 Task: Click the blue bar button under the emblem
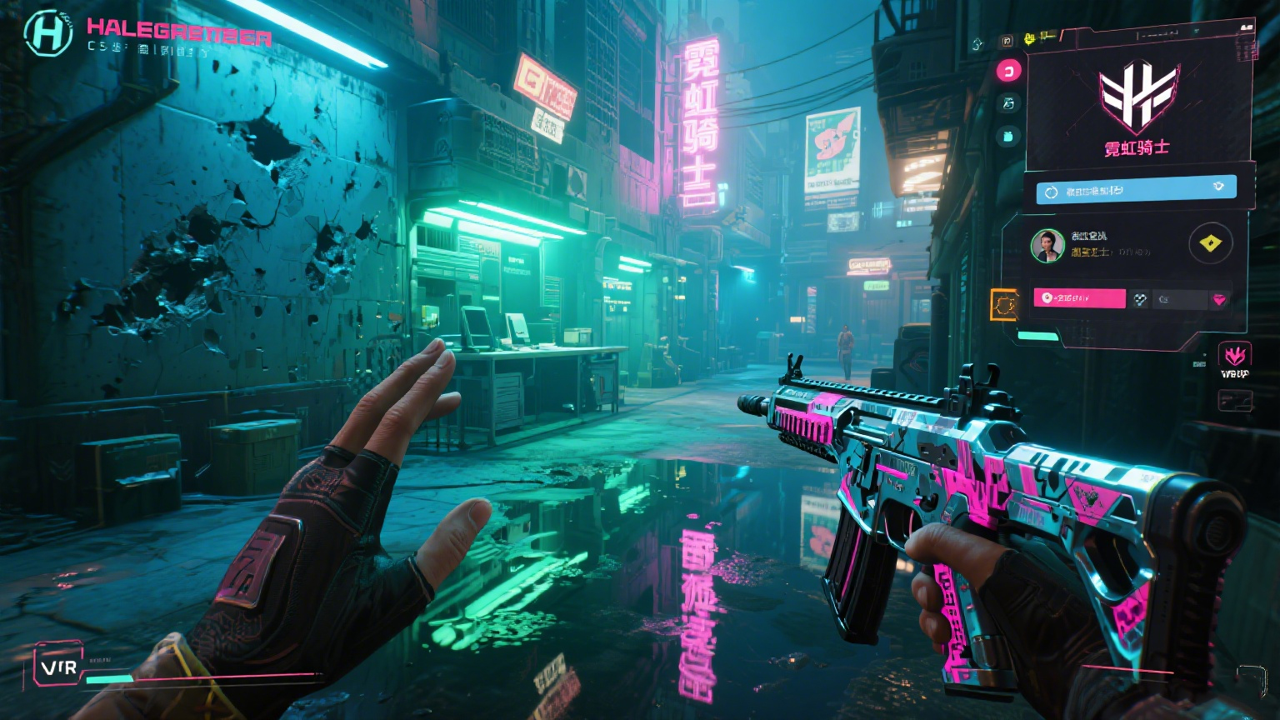(x=1135, y=188)
